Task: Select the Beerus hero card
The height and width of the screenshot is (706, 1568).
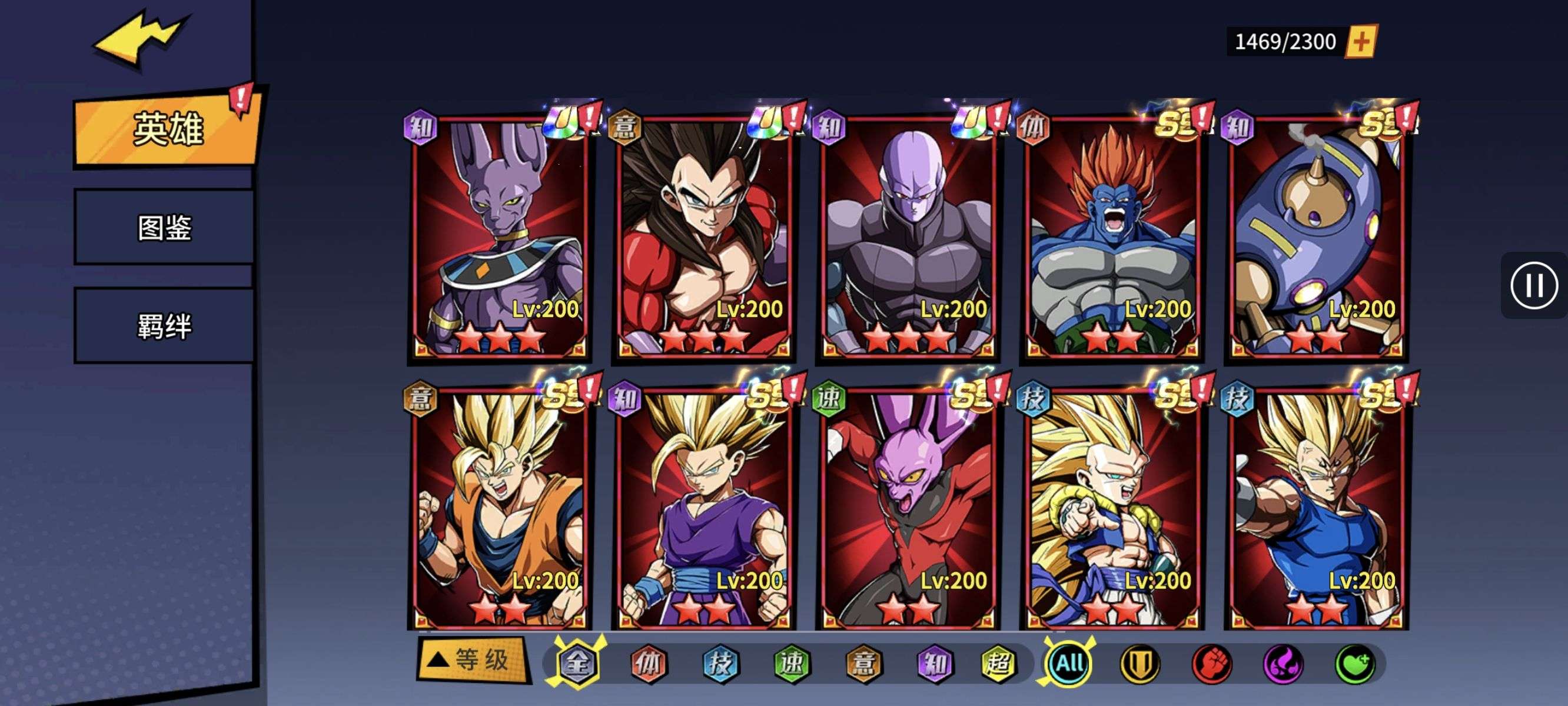Action: 499,237
